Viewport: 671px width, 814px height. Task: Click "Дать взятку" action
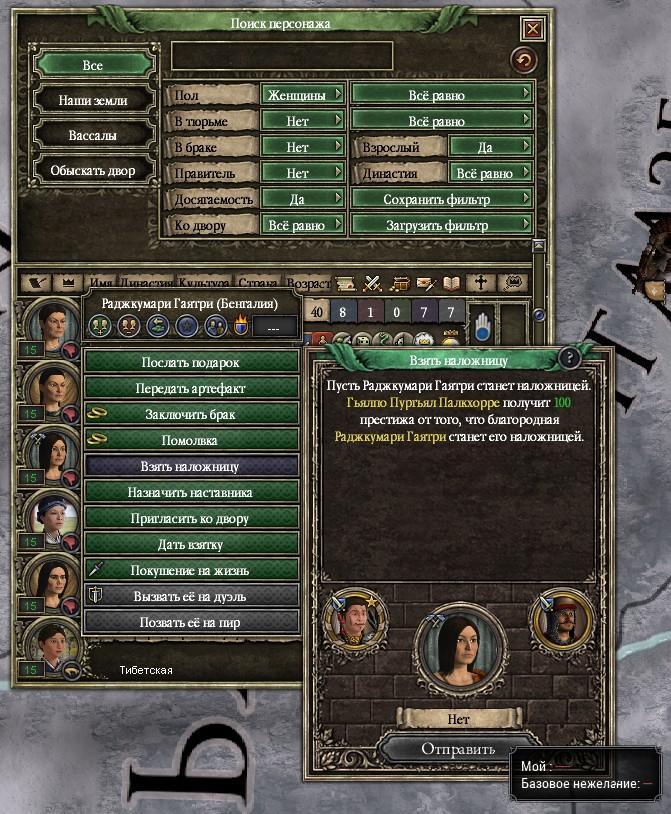click(x=191, y=544)
